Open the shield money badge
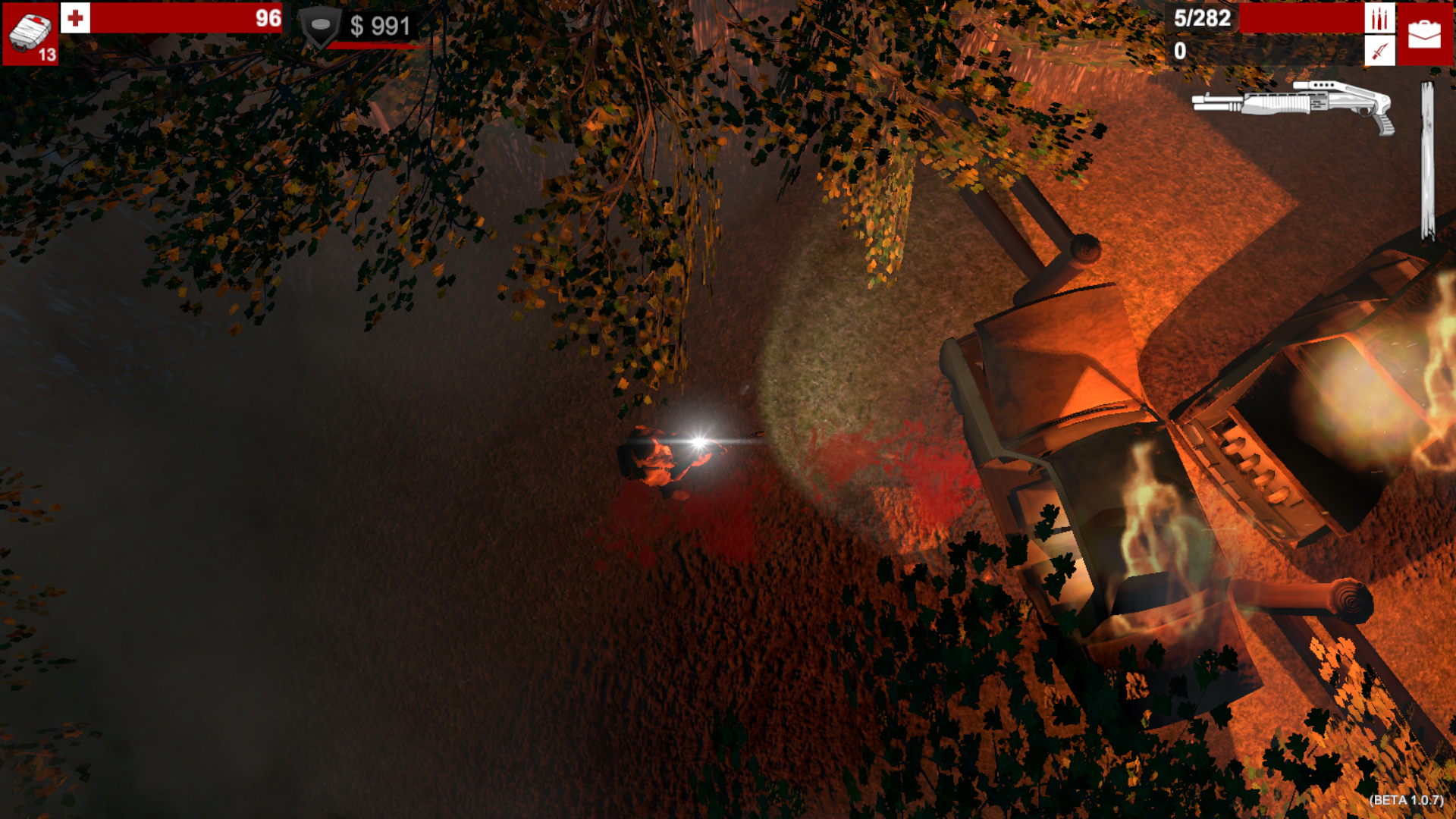Screen dimensions: 1456x819 tap(322, 25)
